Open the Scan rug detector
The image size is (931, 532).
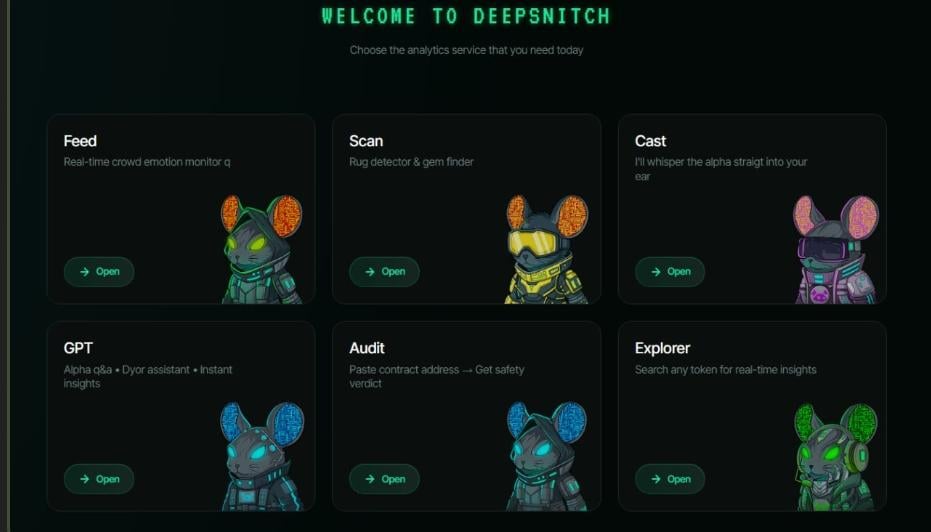coord(385,272)
